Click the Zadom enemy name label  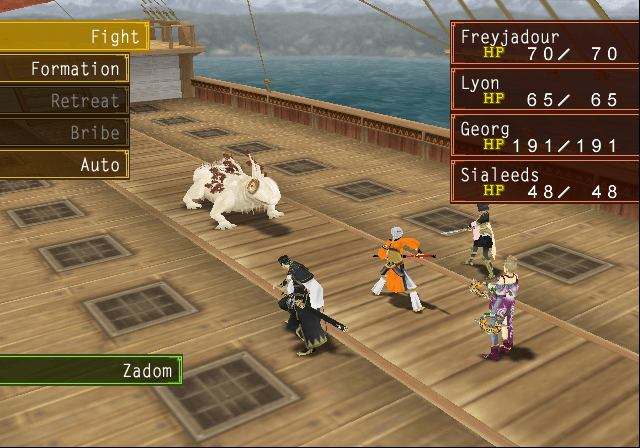click(90, 371)
